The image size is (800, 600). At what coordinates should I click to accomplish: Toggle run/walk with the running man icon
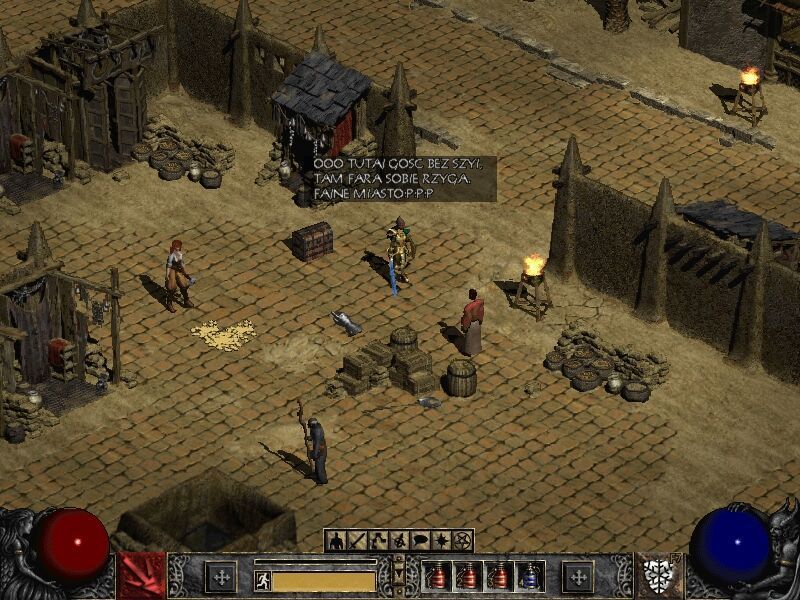click(263, 579)
